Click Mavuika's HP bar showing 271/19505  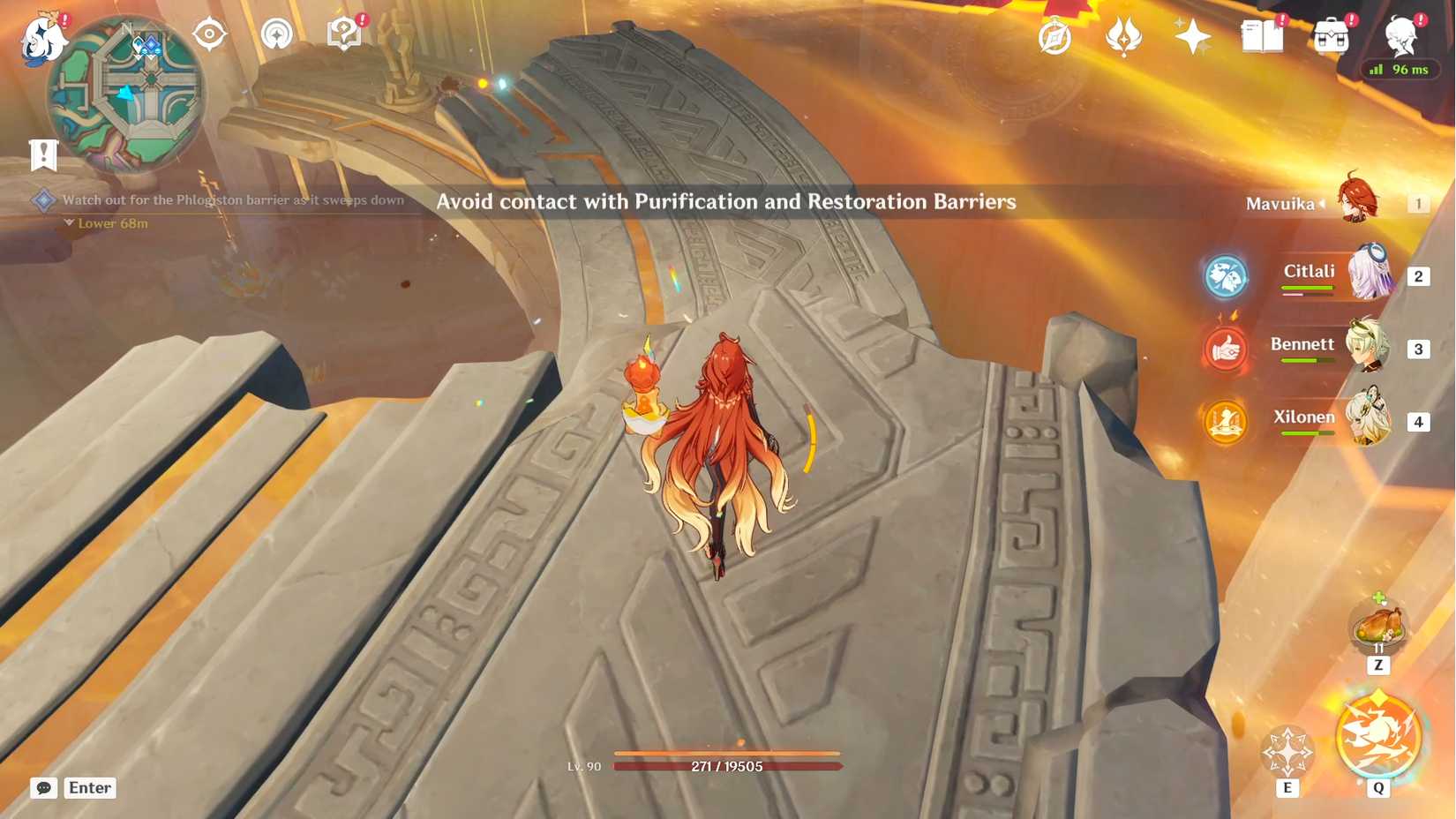click(729, 766)
